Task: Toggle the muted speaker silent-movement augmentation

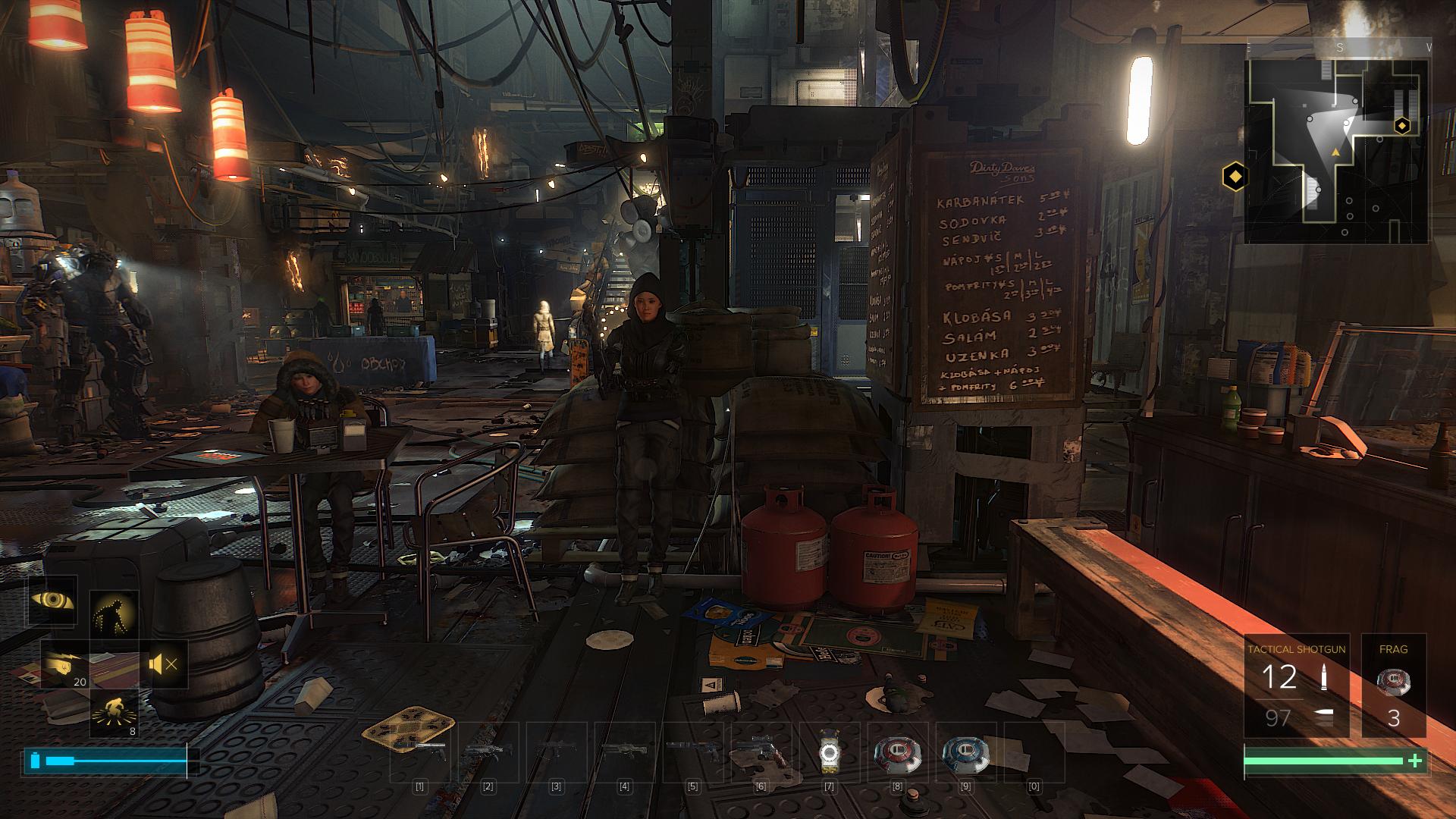Action: pos(164,665)
